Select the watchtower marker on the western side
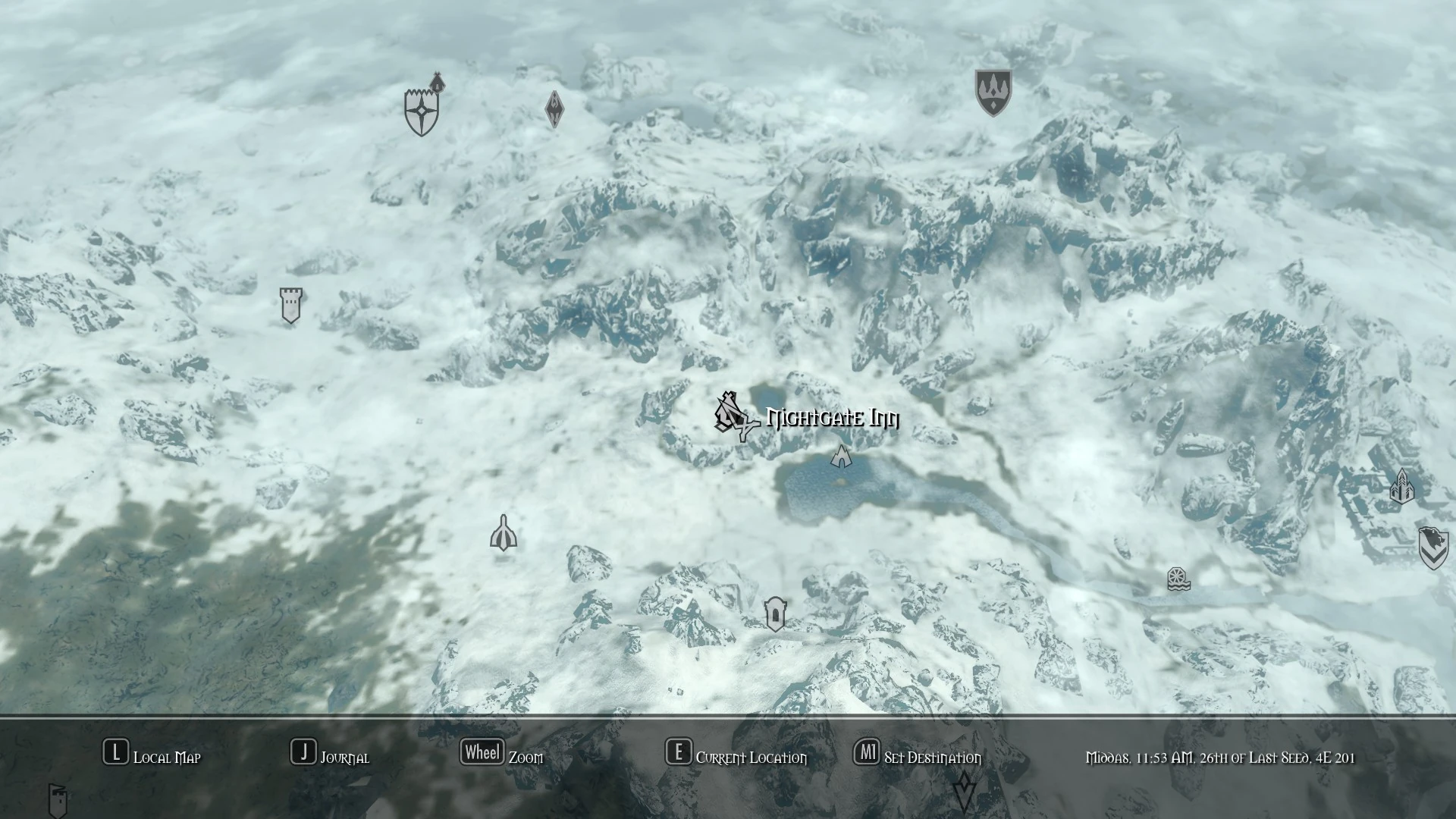Viewport: 1456px width, 819px height. coord(290,304)
